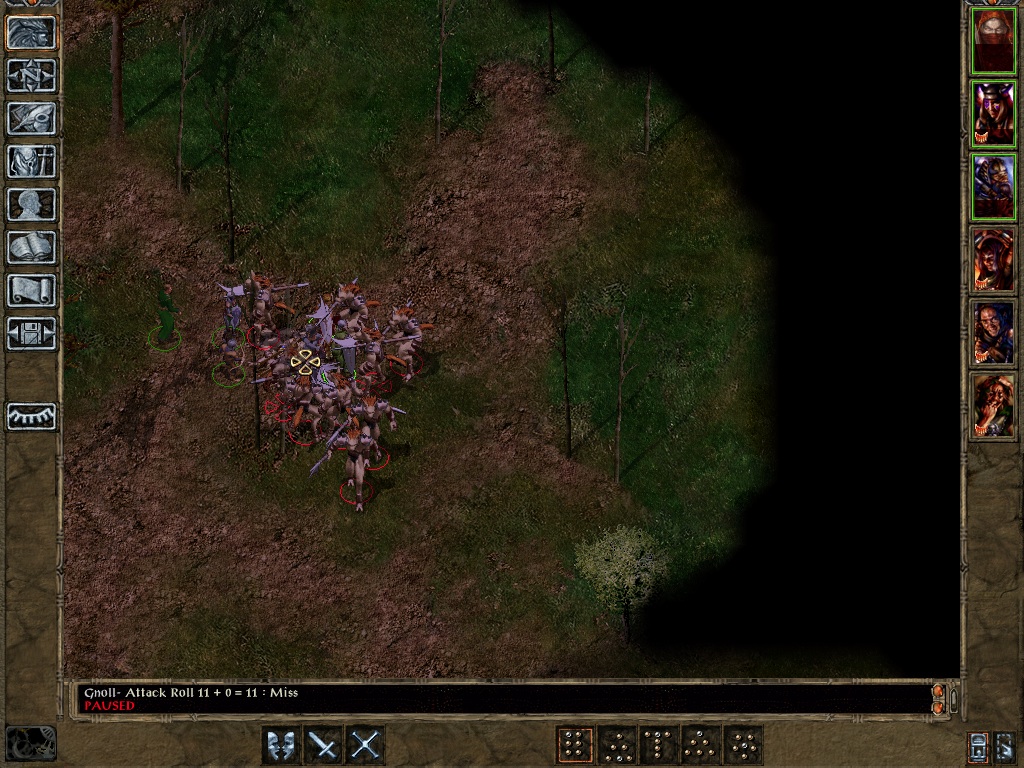Select the red-hooded masked character portrait
This screenshot has width=1024, height=768.
coord(993,41)
